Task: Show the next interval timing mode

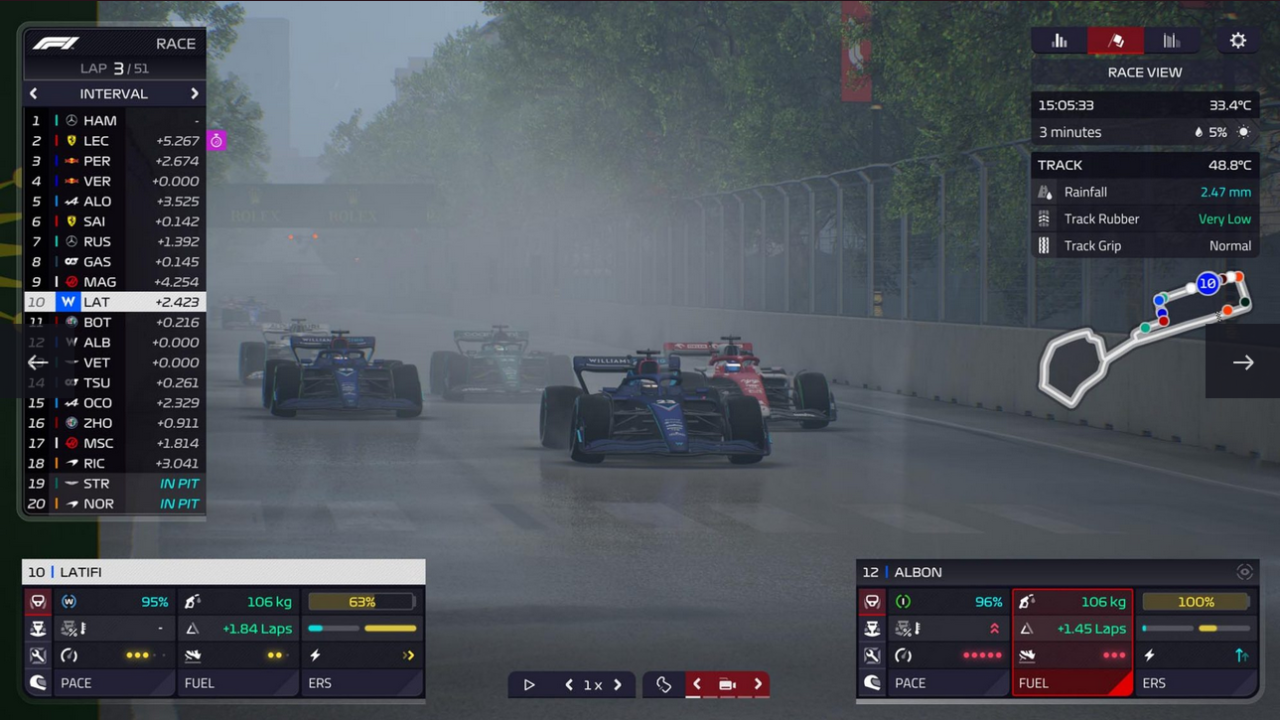Action: [194, 94]
